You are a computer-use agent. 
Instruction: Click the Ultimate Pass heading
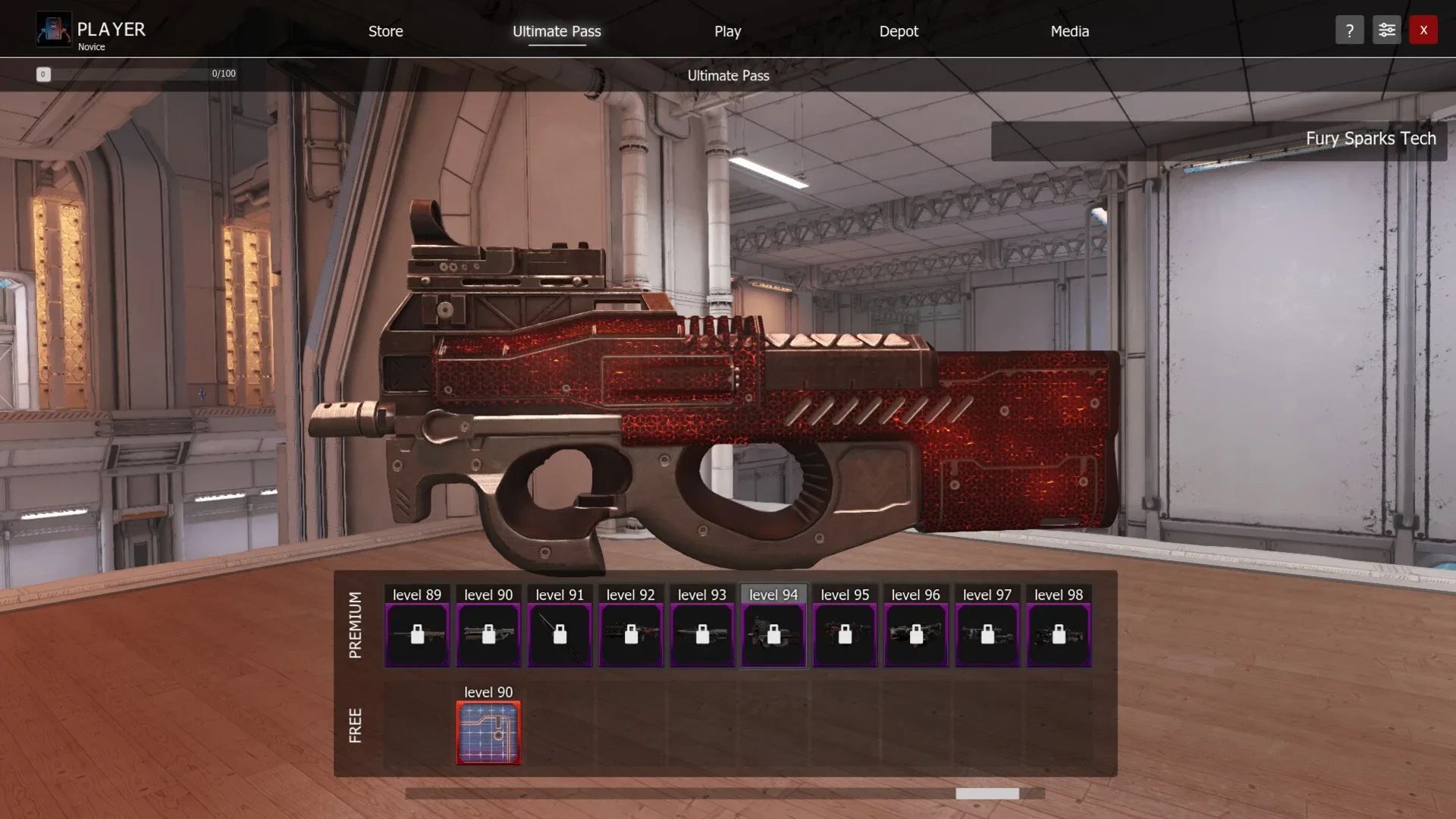point(727,75)
